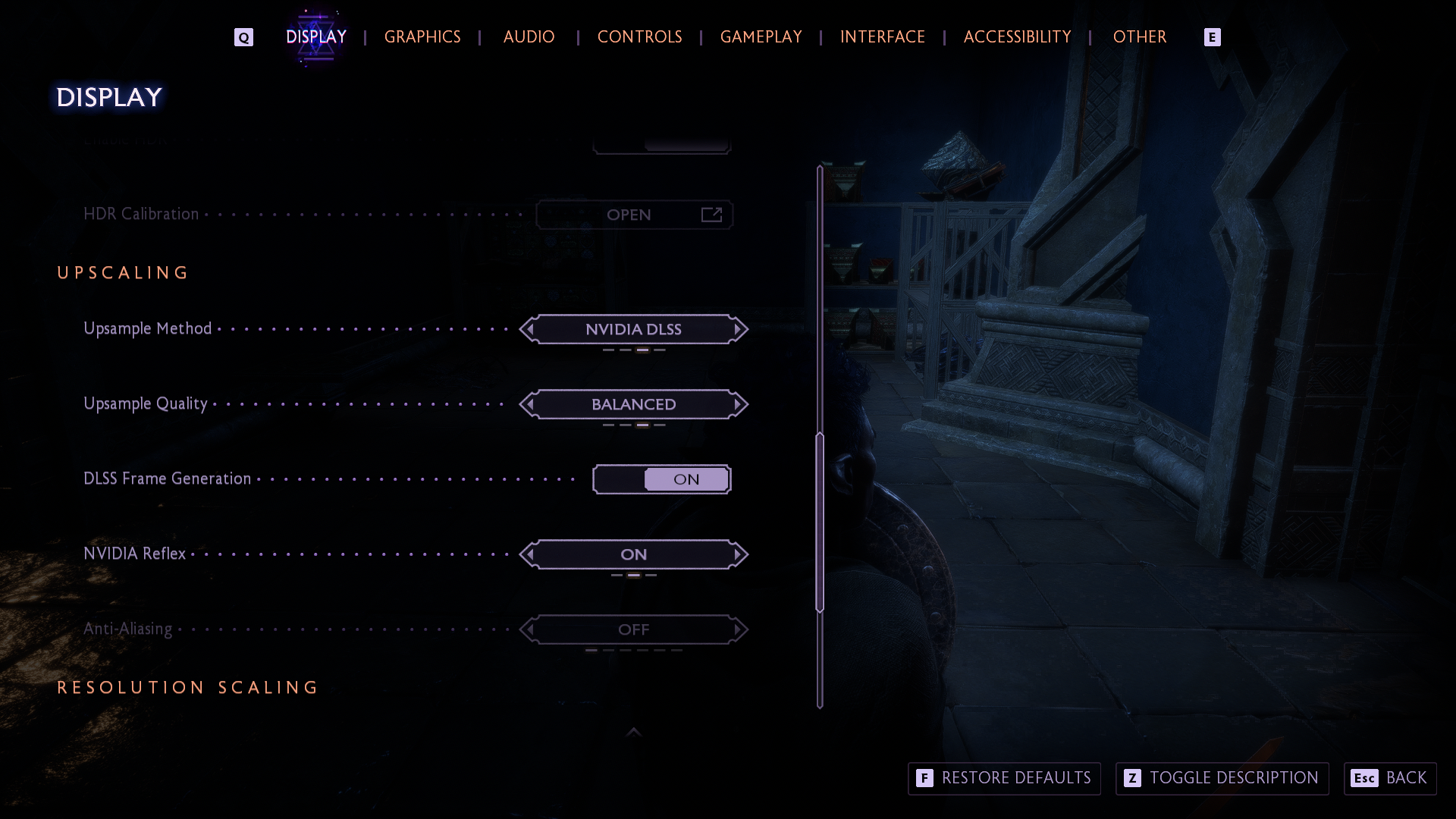Go to the Gameplay tab
The height and width of the screenshot is (819, 1456).
(761, 36)
